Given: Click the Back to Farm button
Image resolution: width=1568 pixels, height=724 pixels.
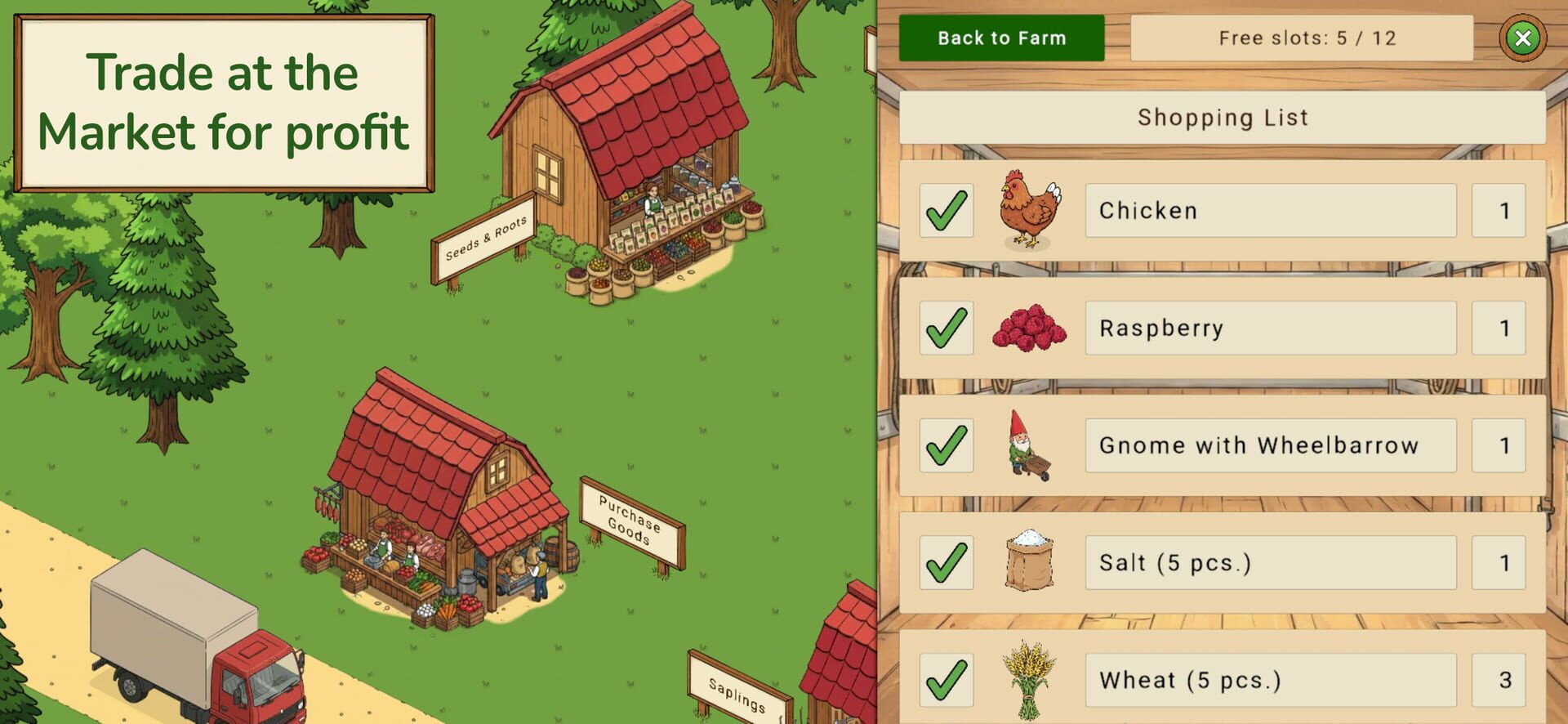Looking at the screenshot, I should click(1002, 38).
